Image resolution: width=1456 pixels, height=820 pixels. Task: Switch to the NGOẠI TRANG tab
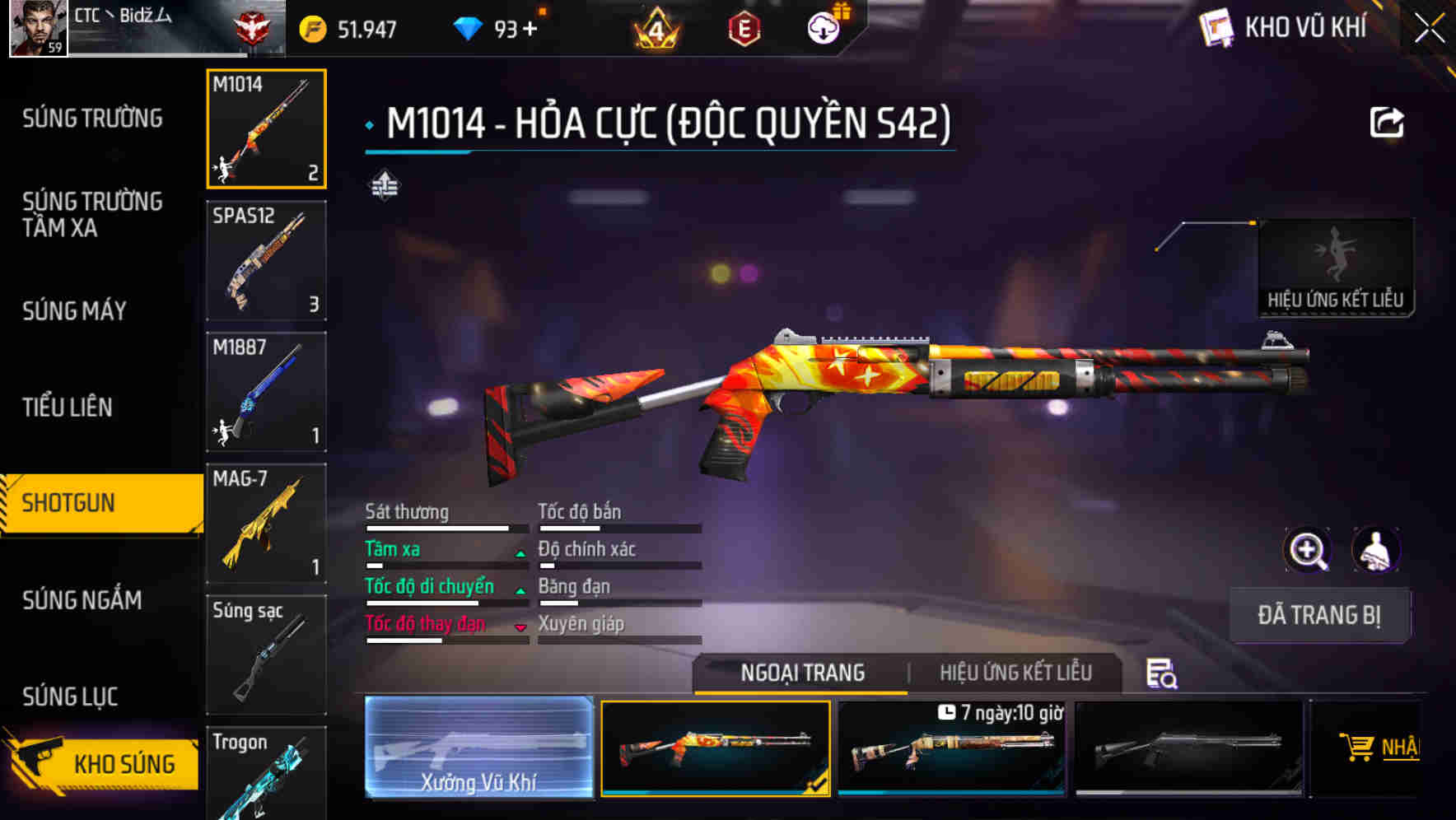pyautogui.click(x=800, y=673)
